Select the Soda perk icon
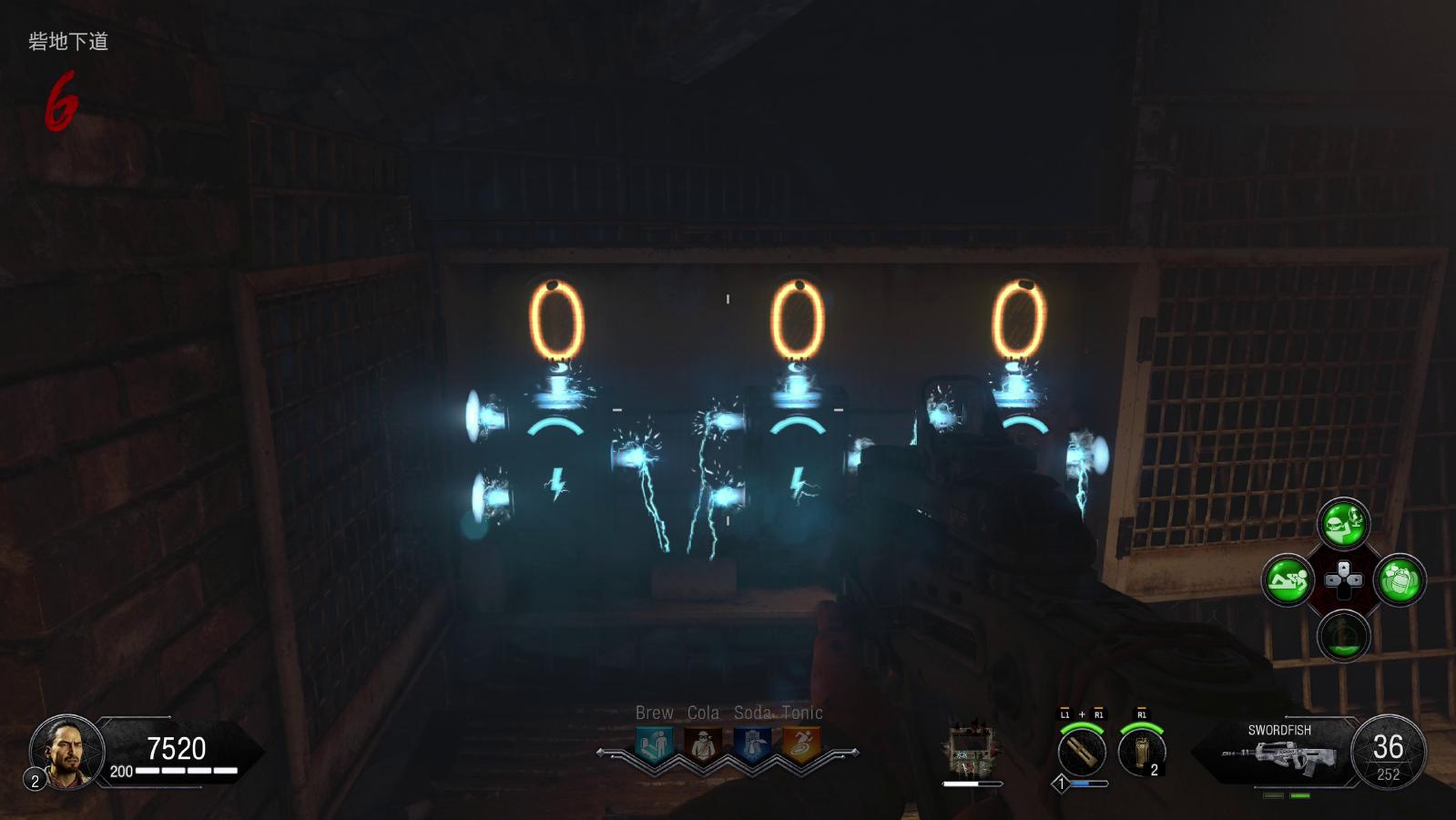The width and height of the screenshot is (1456, 820). 752,745
